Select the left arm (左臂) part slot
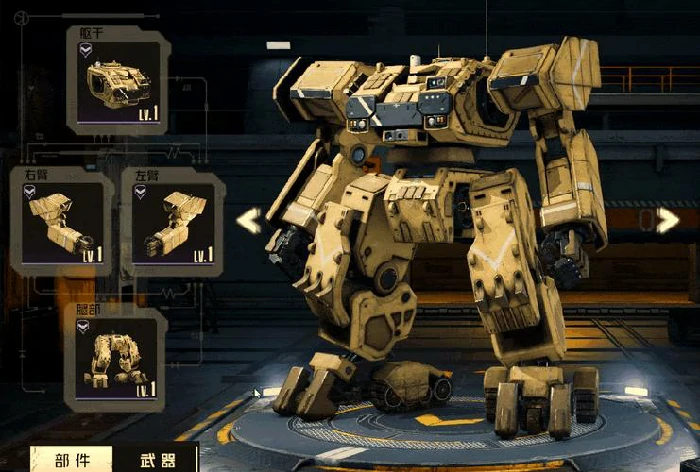The height and width of the screenshot is (472, 700). (x=172, y=224)
